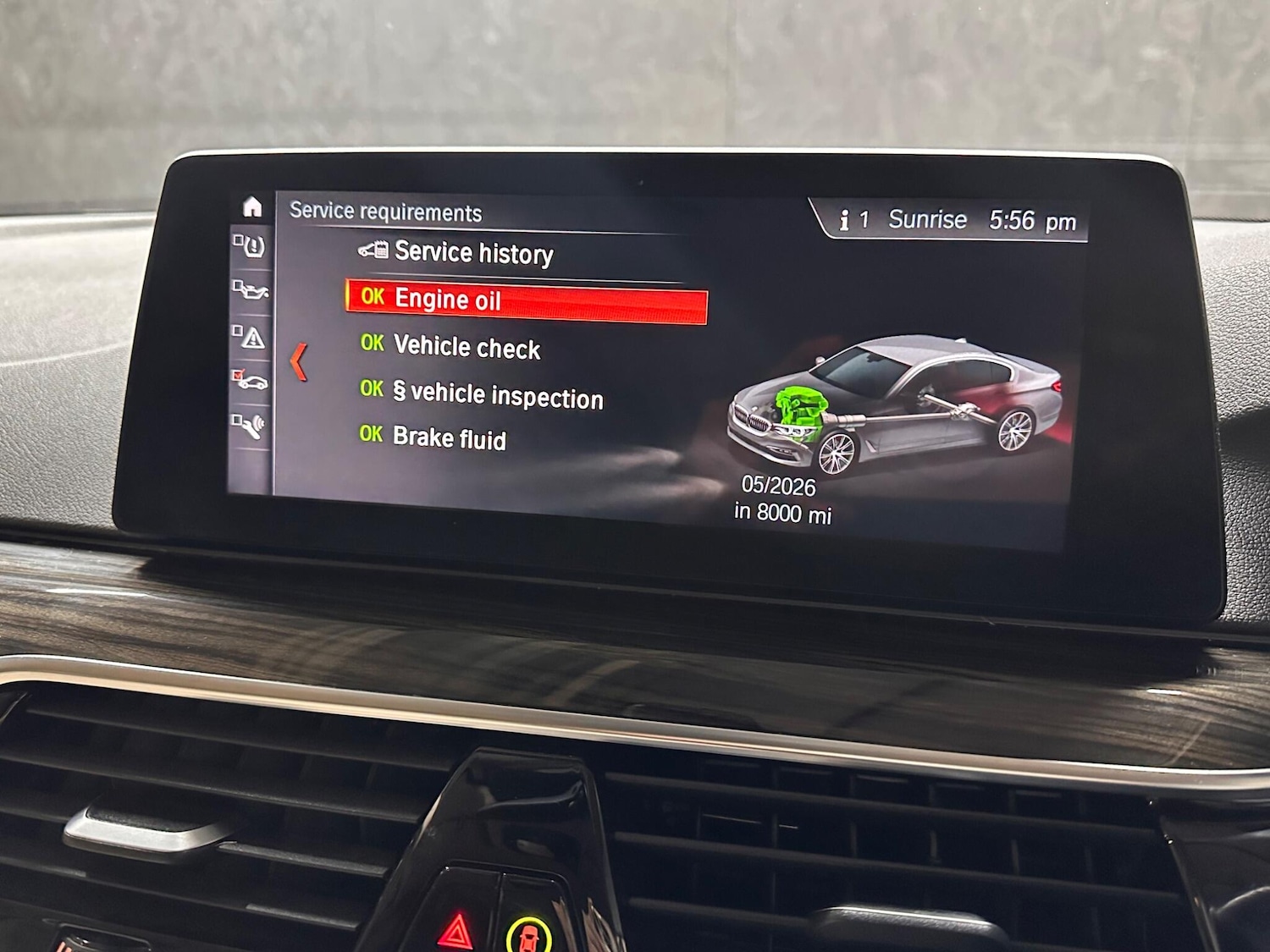Open the Service history entry

[x=472, y=252]
